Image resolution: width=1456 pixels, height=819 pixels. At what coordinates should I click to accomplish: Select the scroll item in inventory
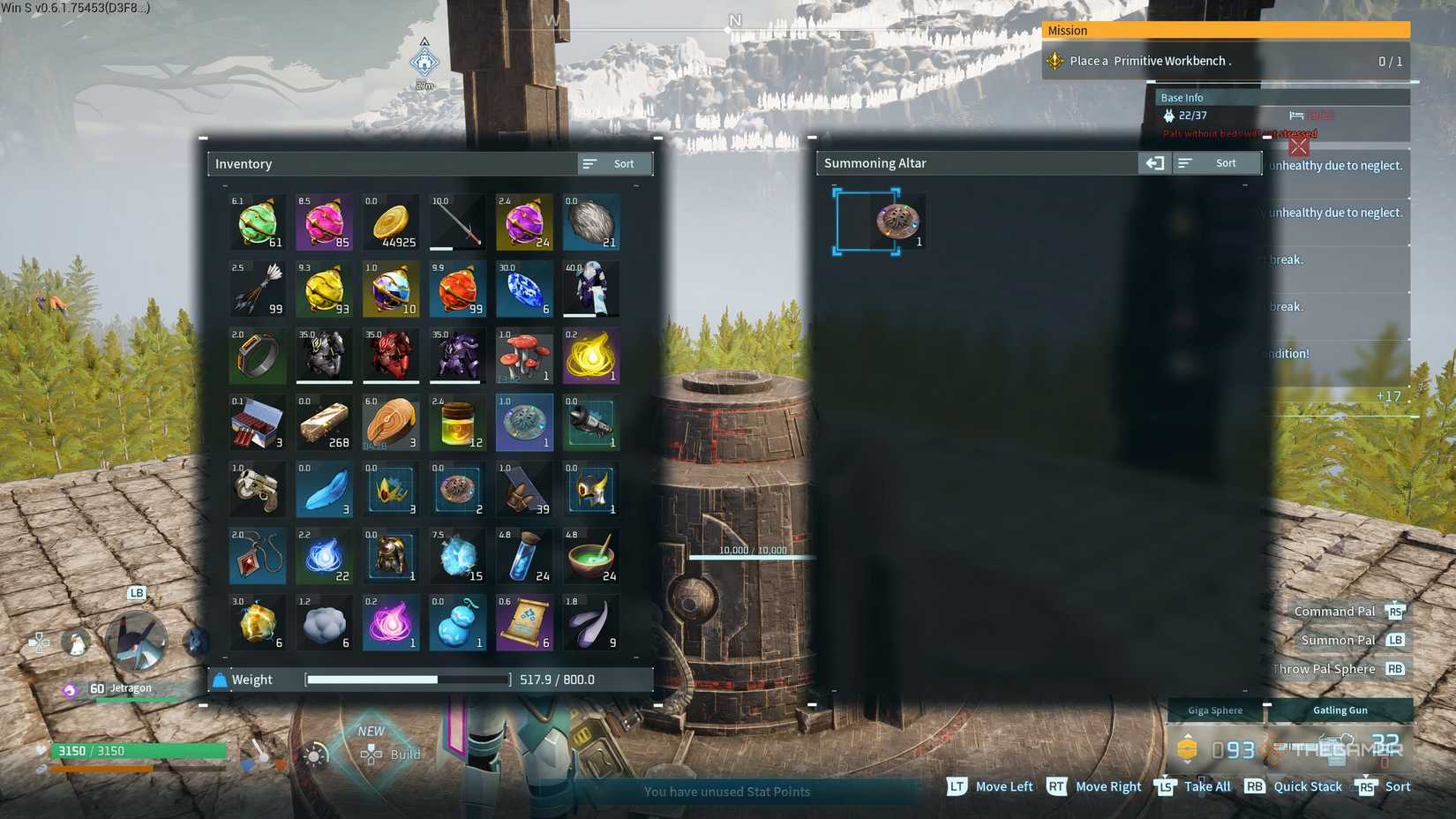pos(524,623)
